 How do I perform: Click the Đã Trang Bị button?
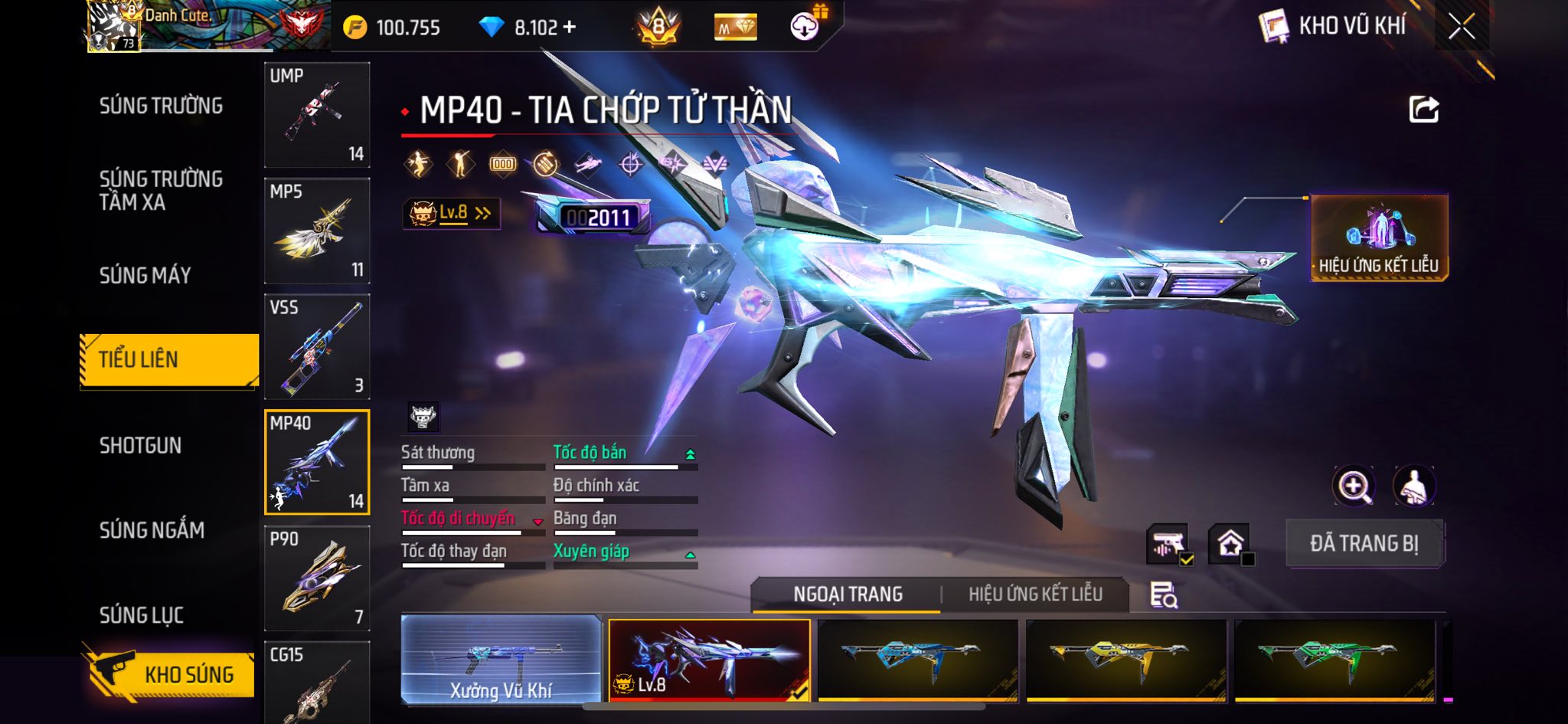1364,543
